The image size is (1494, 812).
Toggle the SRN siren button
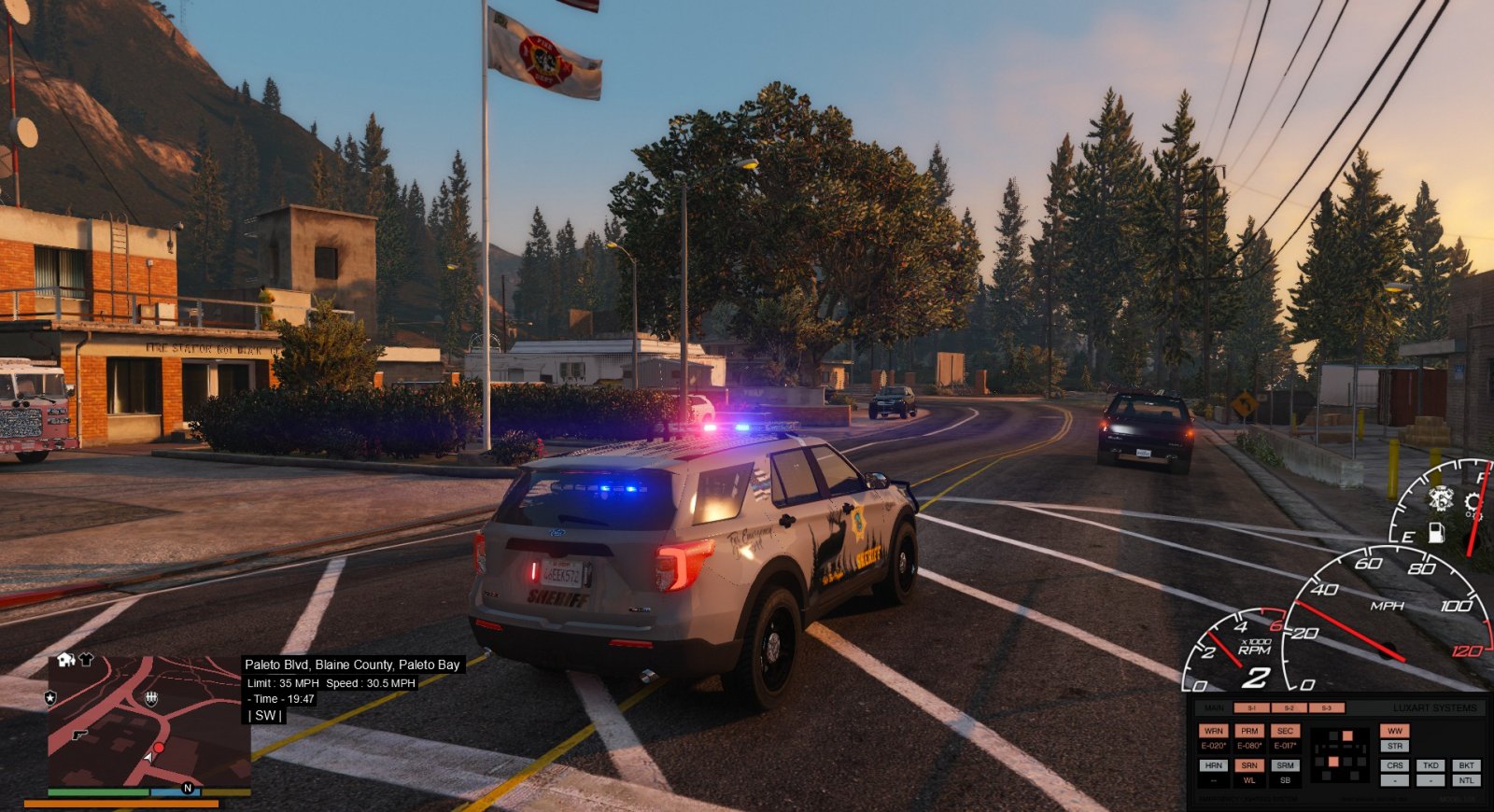coord(1249,765)
